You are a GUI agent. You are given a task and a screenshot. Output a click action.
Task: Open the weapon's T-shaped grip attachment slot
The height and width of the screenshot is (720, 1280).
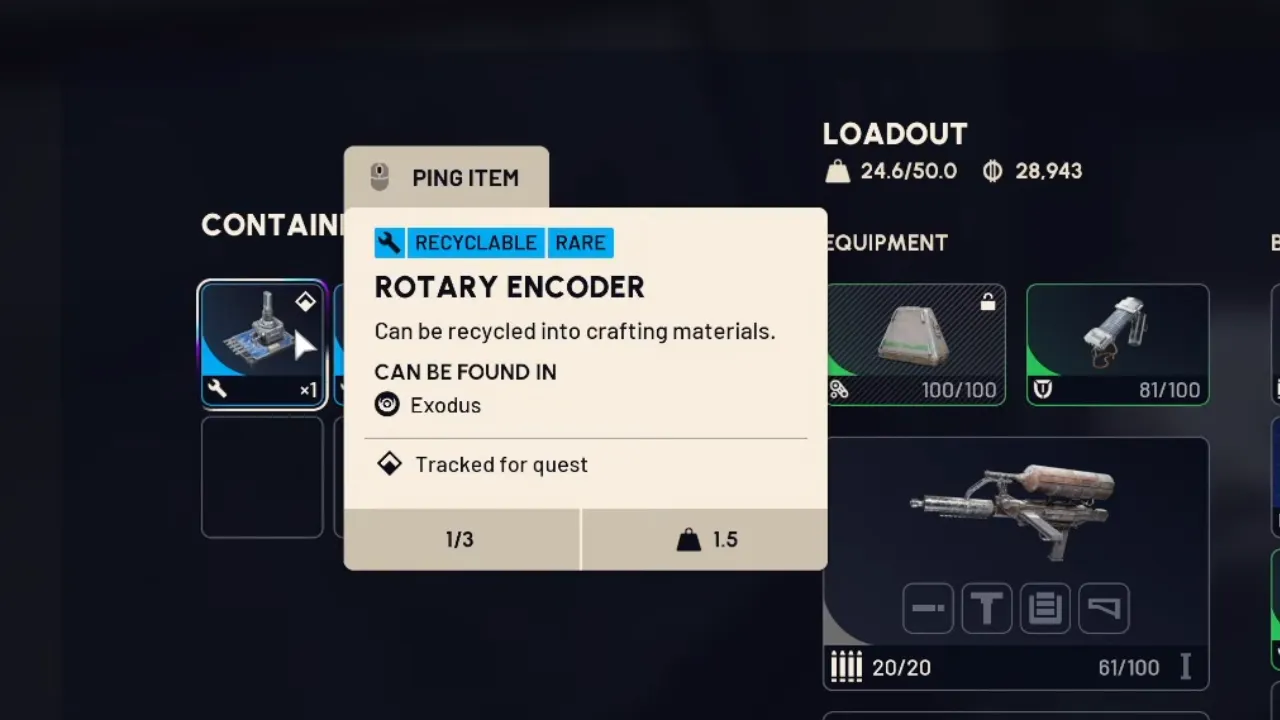987,608
